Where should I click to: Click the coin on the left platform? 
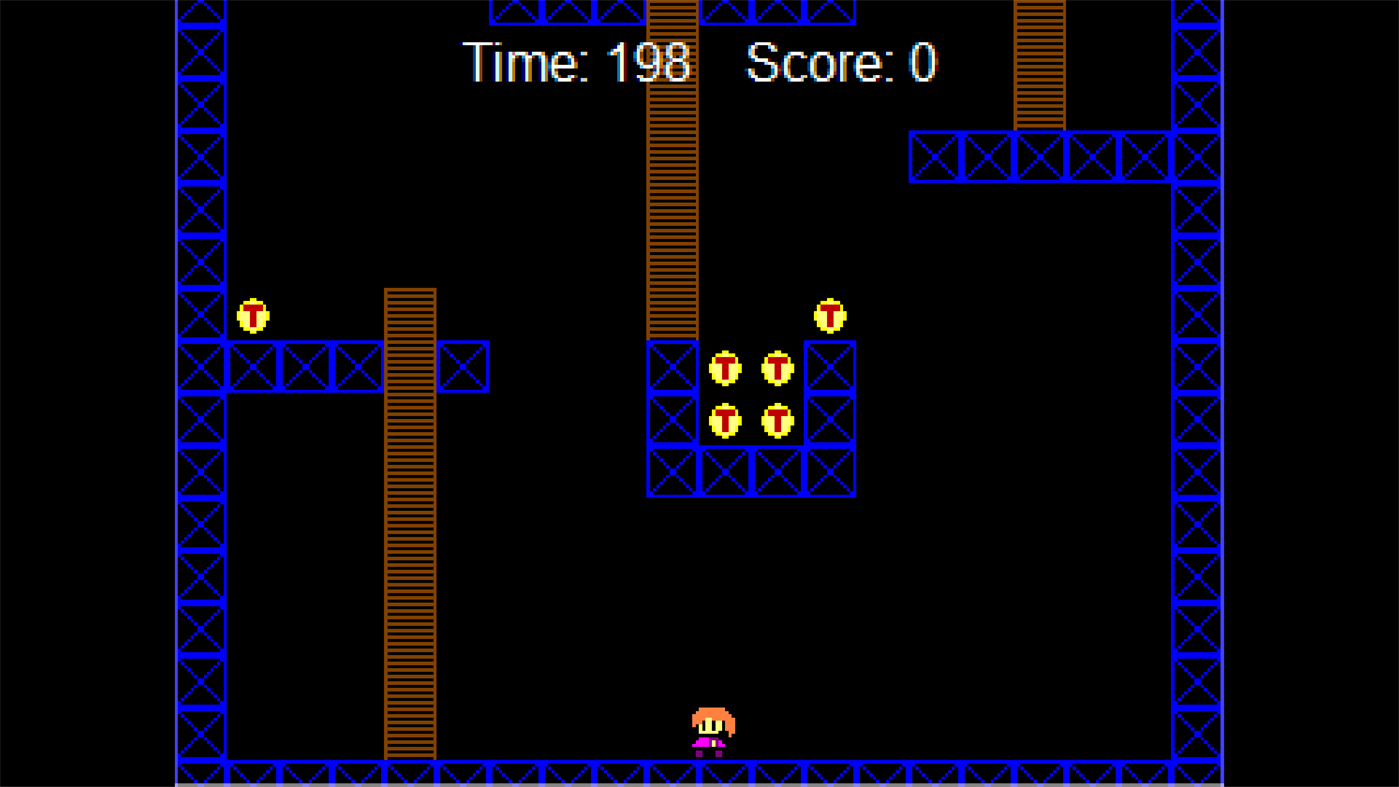coord(252,316)
